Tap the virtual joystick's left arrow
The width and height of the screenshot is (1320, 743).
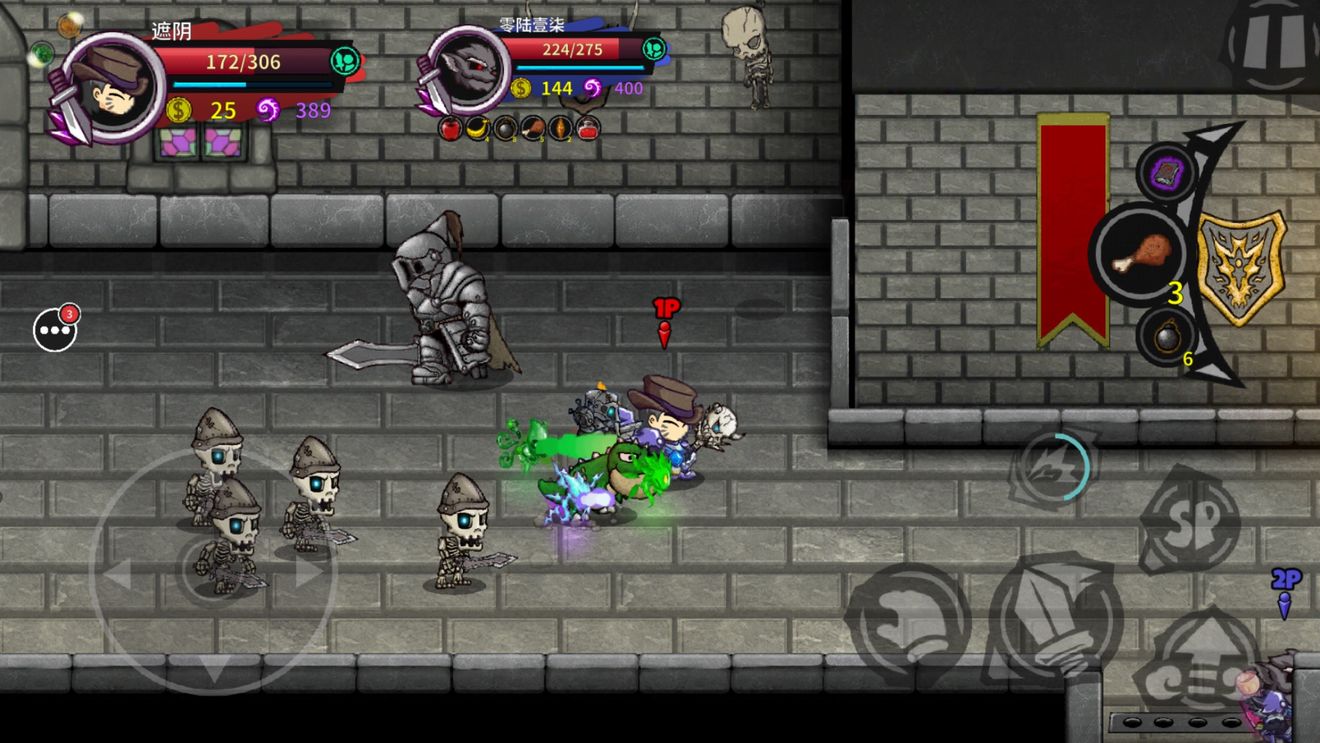(x=117, y=574)
